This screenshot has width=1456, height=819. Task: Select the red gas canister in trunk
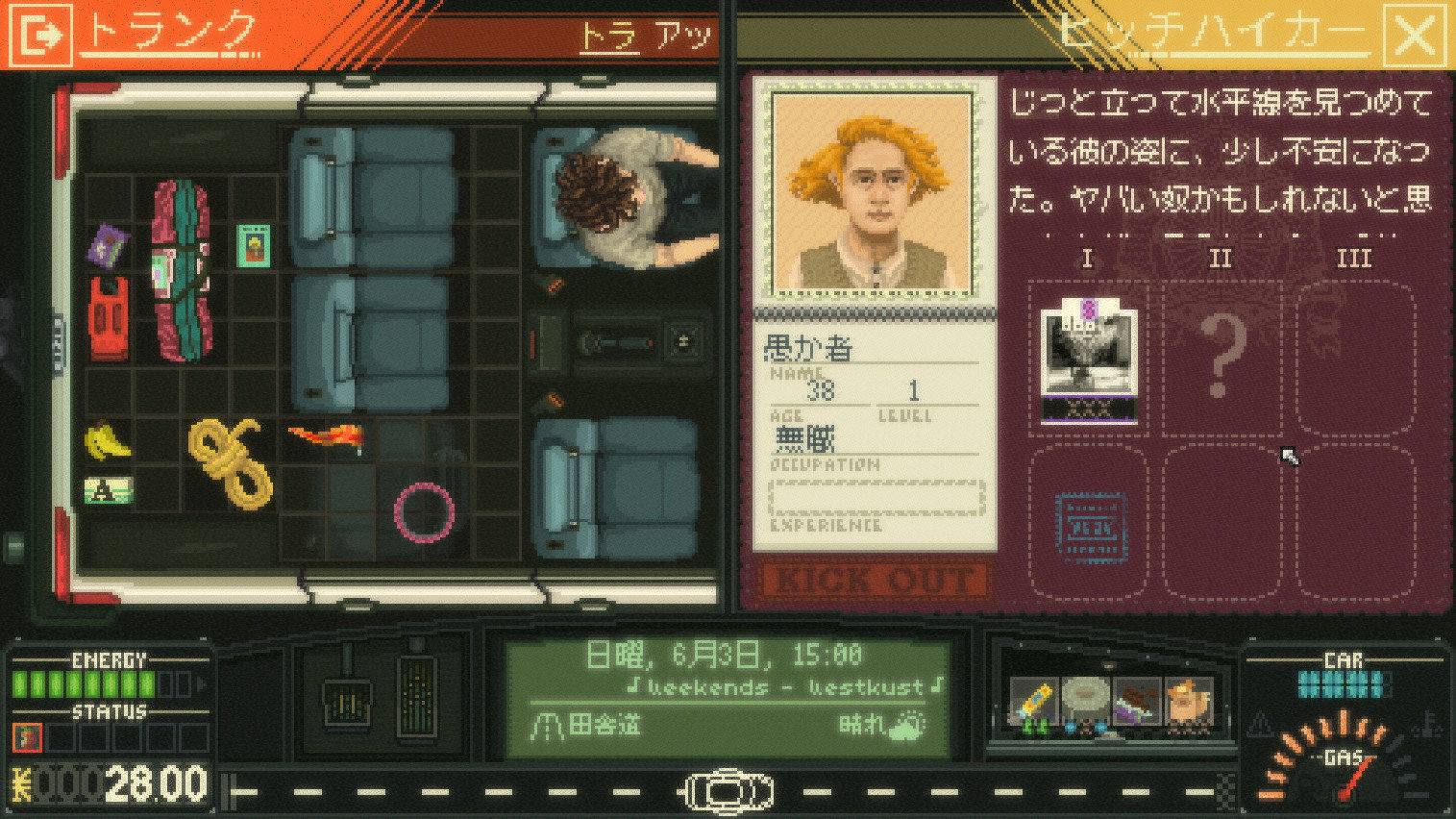(108, 318)
